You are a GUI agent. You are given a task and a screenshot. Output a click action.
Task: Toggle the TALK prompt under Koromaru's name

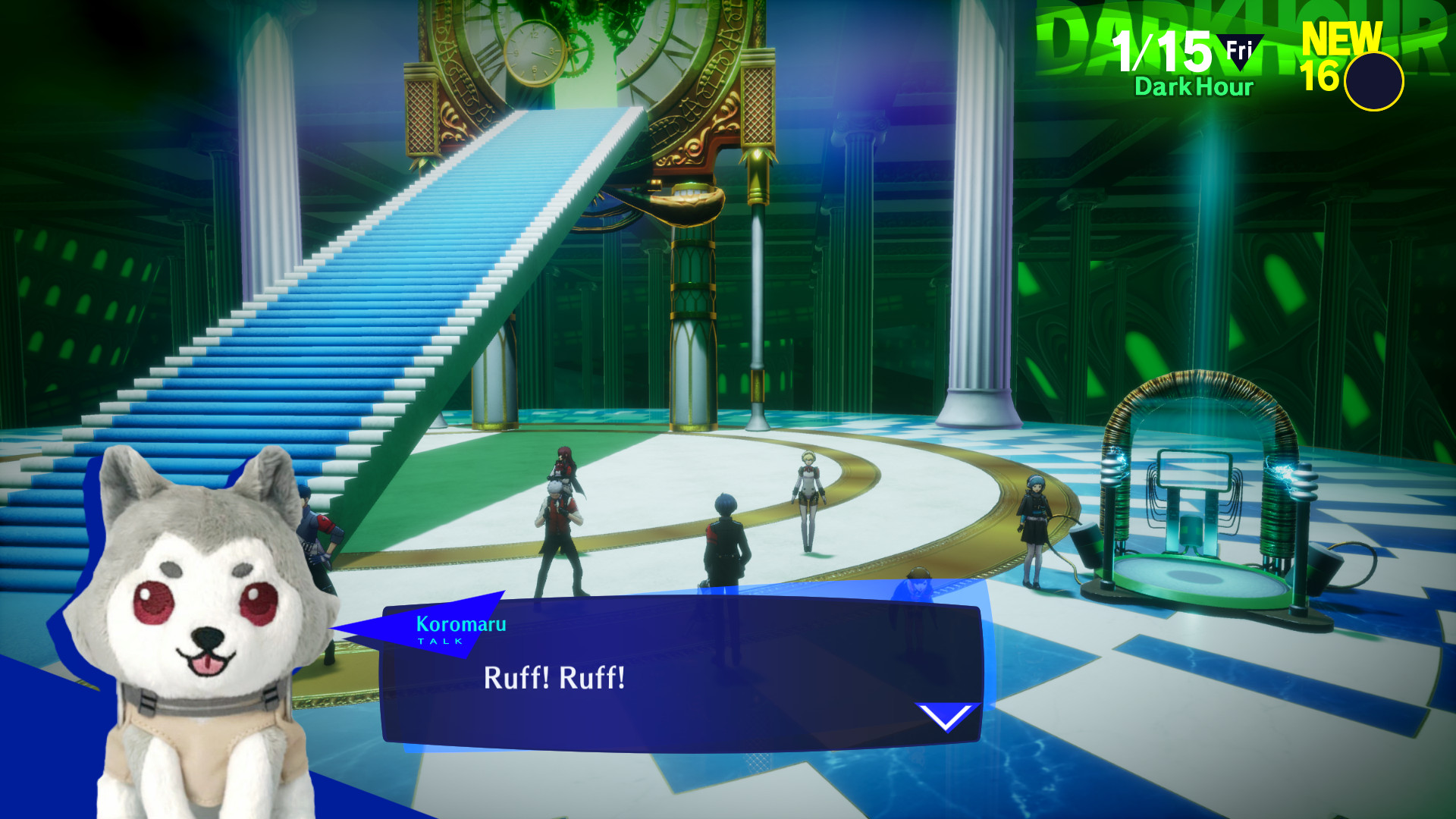pyautogui.click(x=438, y=641)
